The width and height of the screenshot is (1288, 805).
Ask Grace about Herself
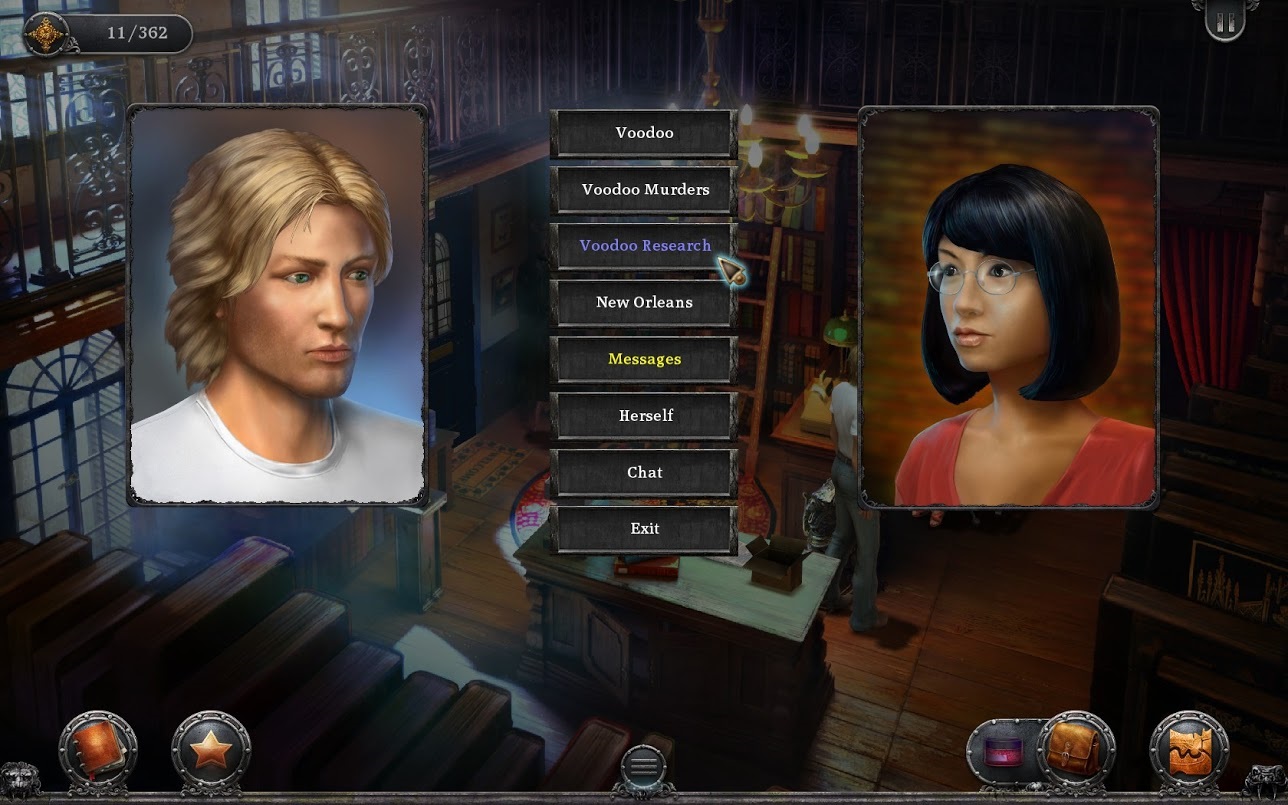coord(644,415)
